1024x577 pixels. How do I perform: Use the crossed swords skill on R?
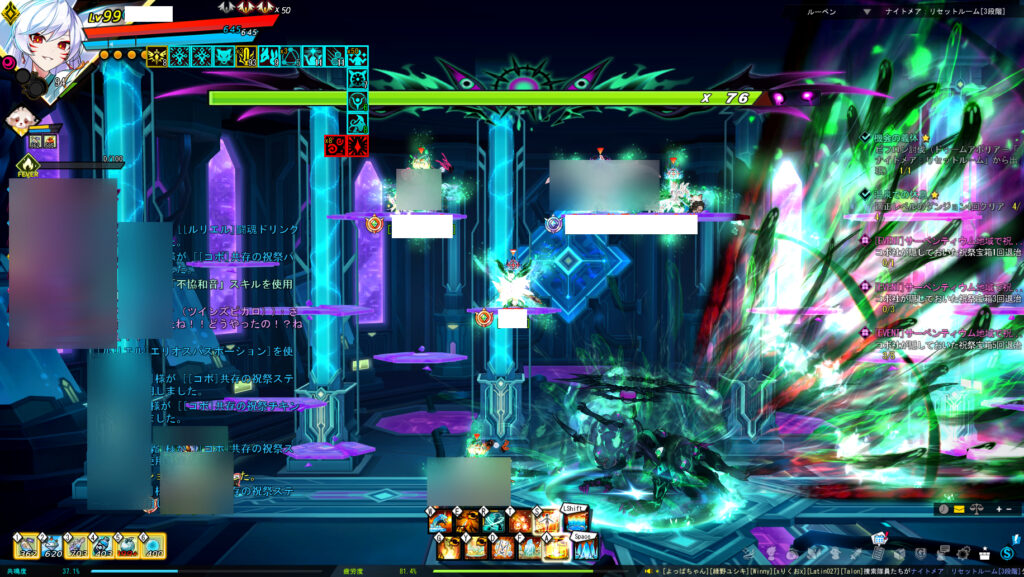(x=495, y=520)
